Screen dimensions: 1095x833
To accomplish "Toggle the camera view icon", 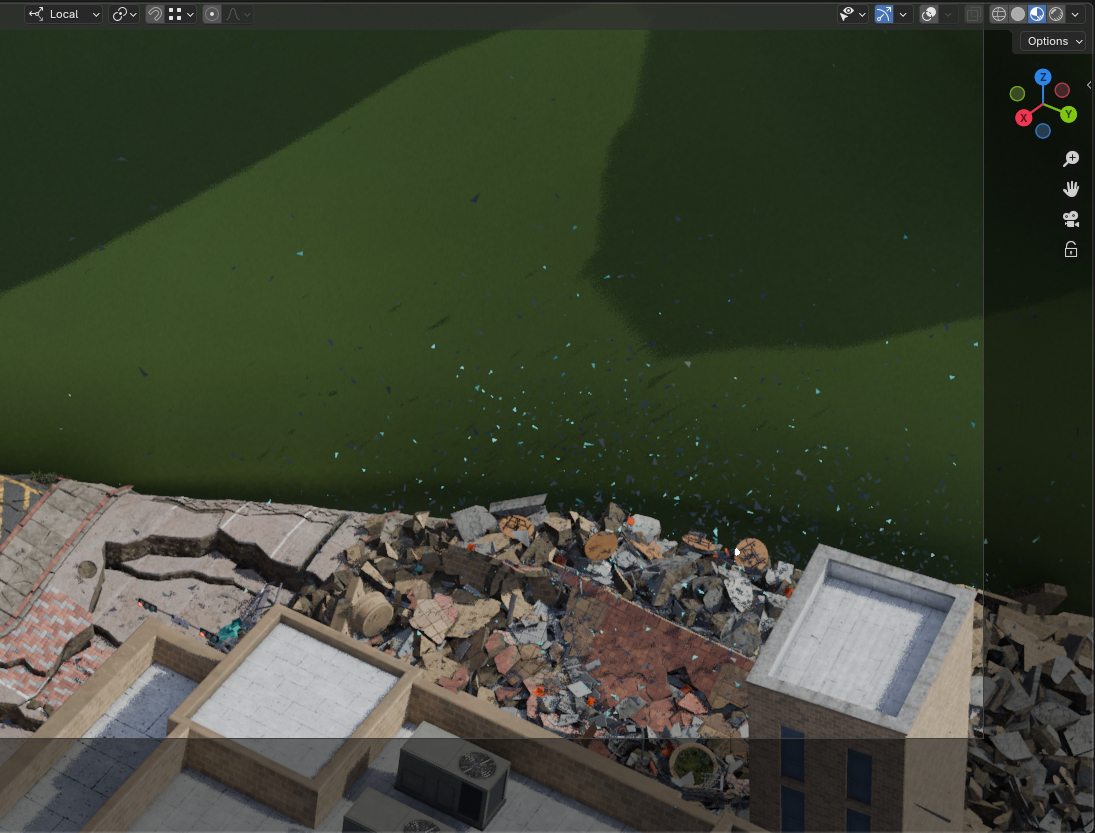I will coord(1071,219).
